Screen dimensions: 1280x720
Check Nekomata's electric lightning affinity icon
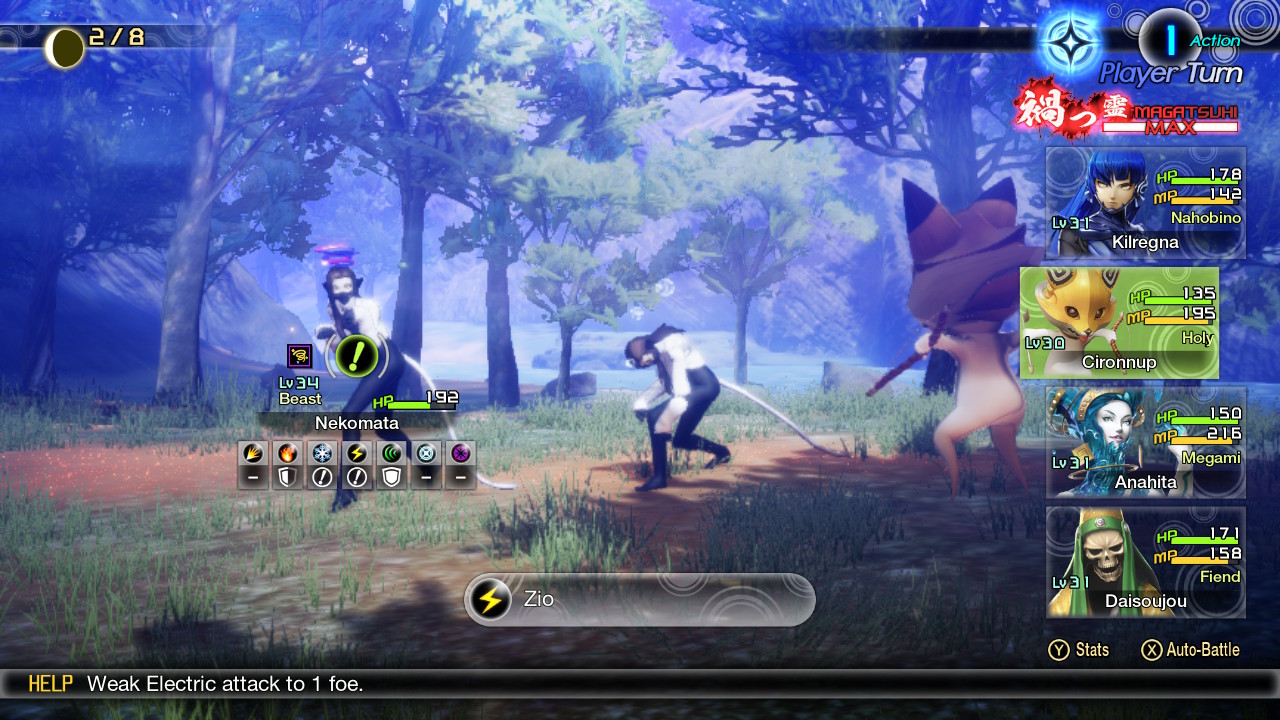[357, 454]
